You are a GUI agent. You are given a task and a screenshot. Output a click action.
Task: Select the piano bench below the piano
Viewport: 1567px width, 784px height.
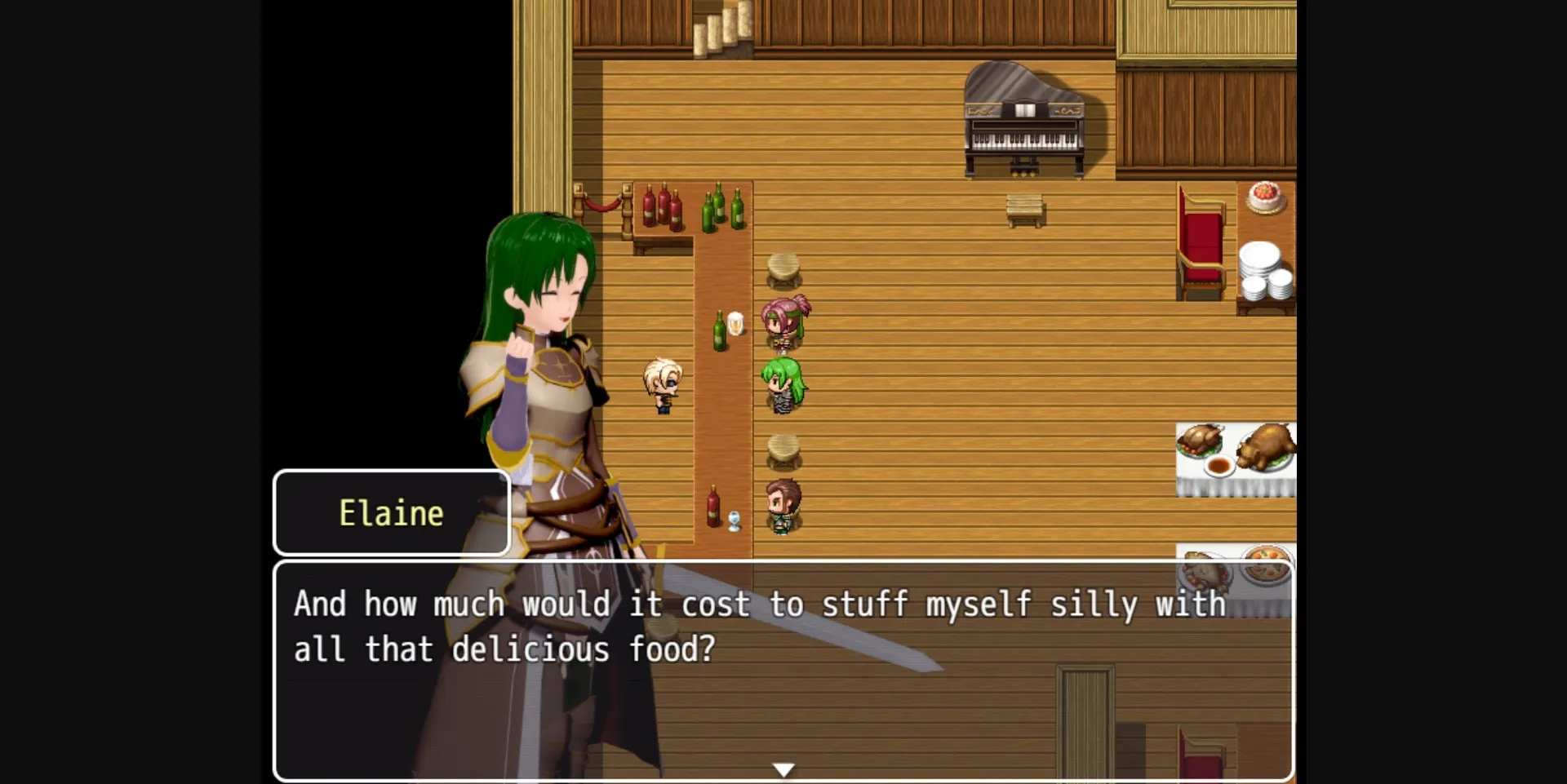click(x=1027, y=208)
